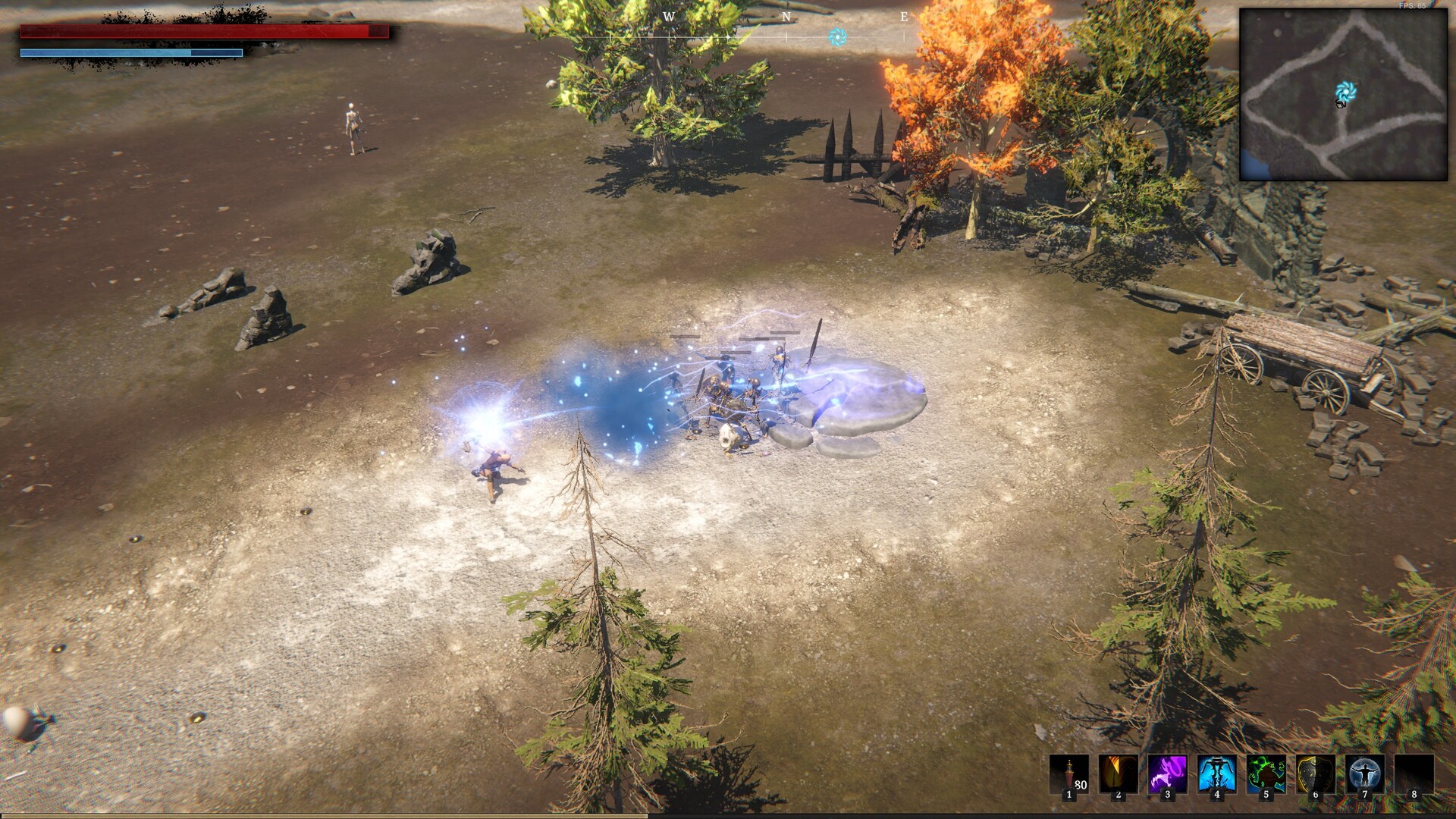1456x819 pixels.
Task: Click the minimap in the corner
Action: [x=1343, y=94]
